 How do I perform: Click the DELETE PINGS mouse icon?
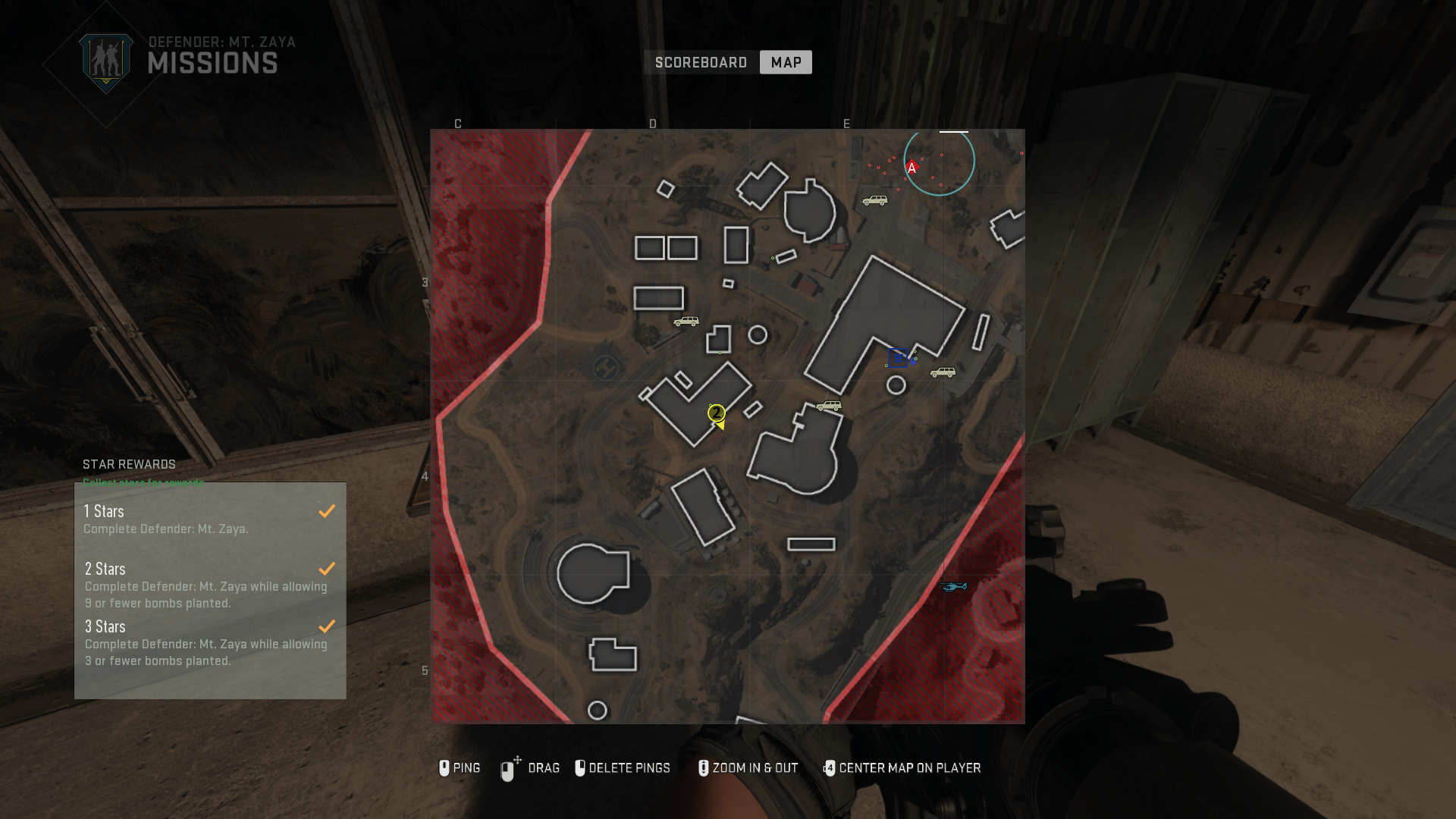point(580,768)
